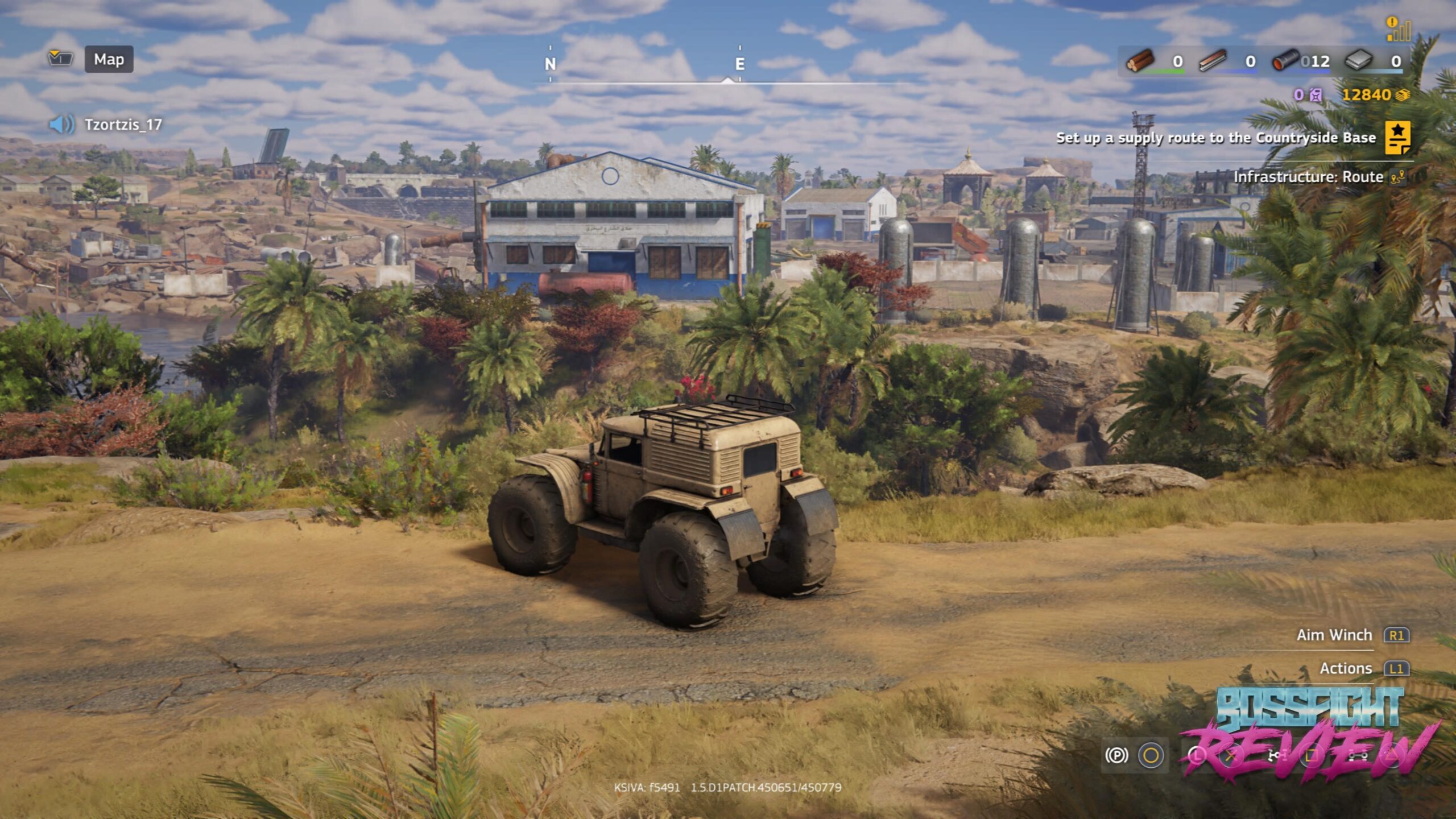The image size is (1456, 819).
Task: Select the concrete slab resource icon
Action: pos(1359,61)
